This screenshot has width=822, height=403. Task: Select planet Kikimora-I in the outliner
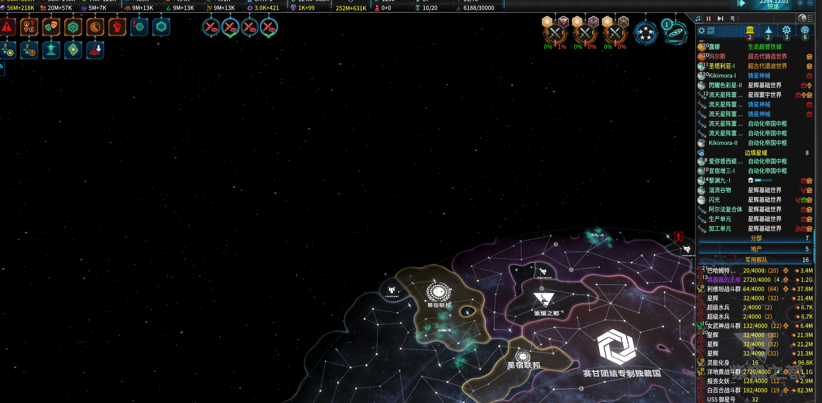click(x=723, y=75)
